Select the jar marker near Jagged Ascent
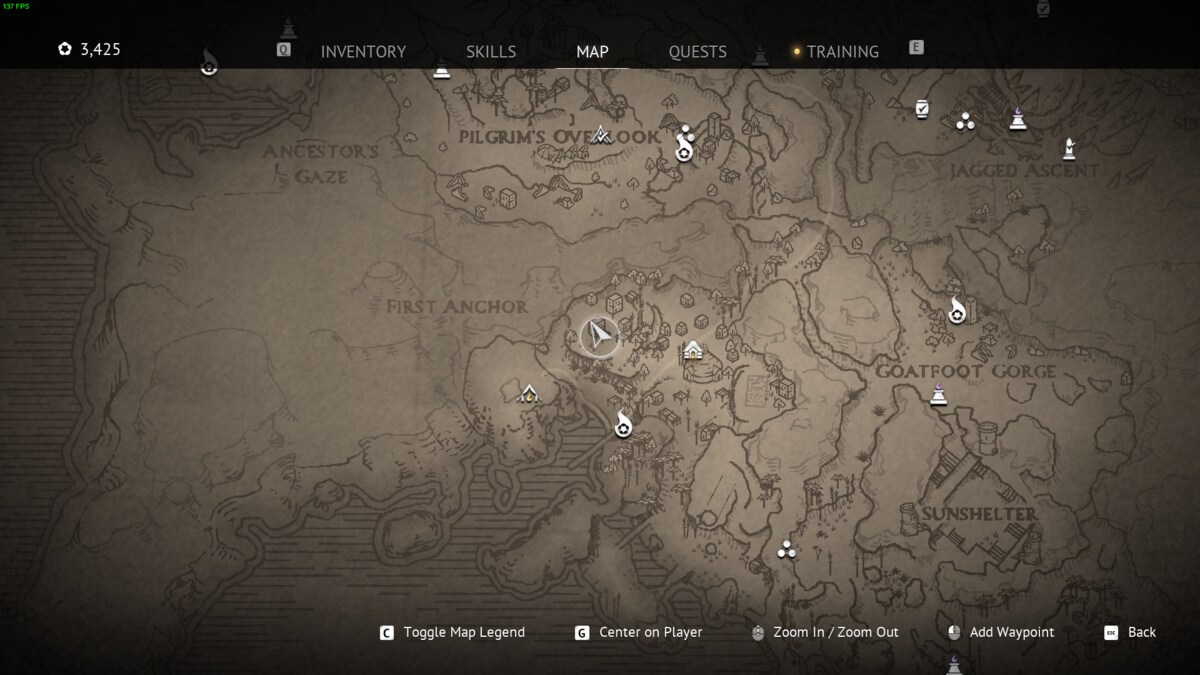The height and width of the screenshot is (675, 1200). [922, 108]
